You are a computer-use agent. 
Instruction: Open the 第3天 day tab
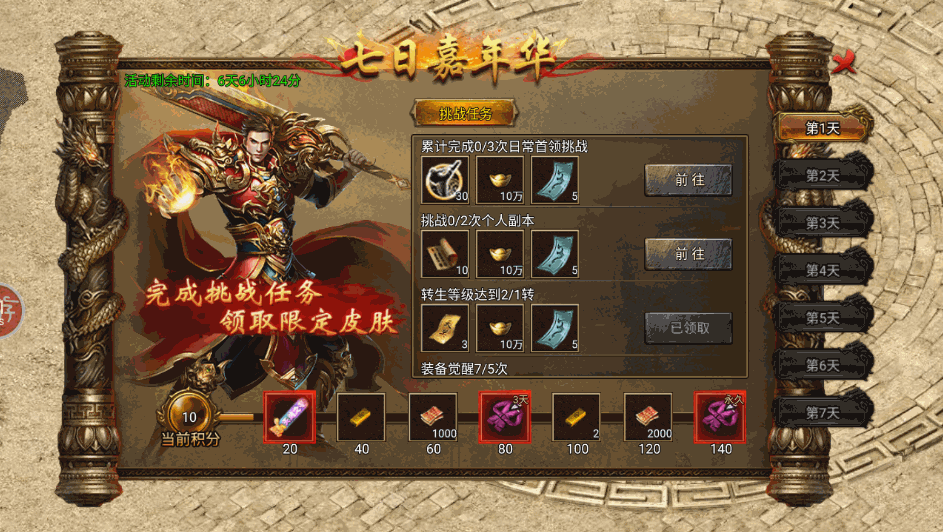pyautogui.click(x=823, y=222)
